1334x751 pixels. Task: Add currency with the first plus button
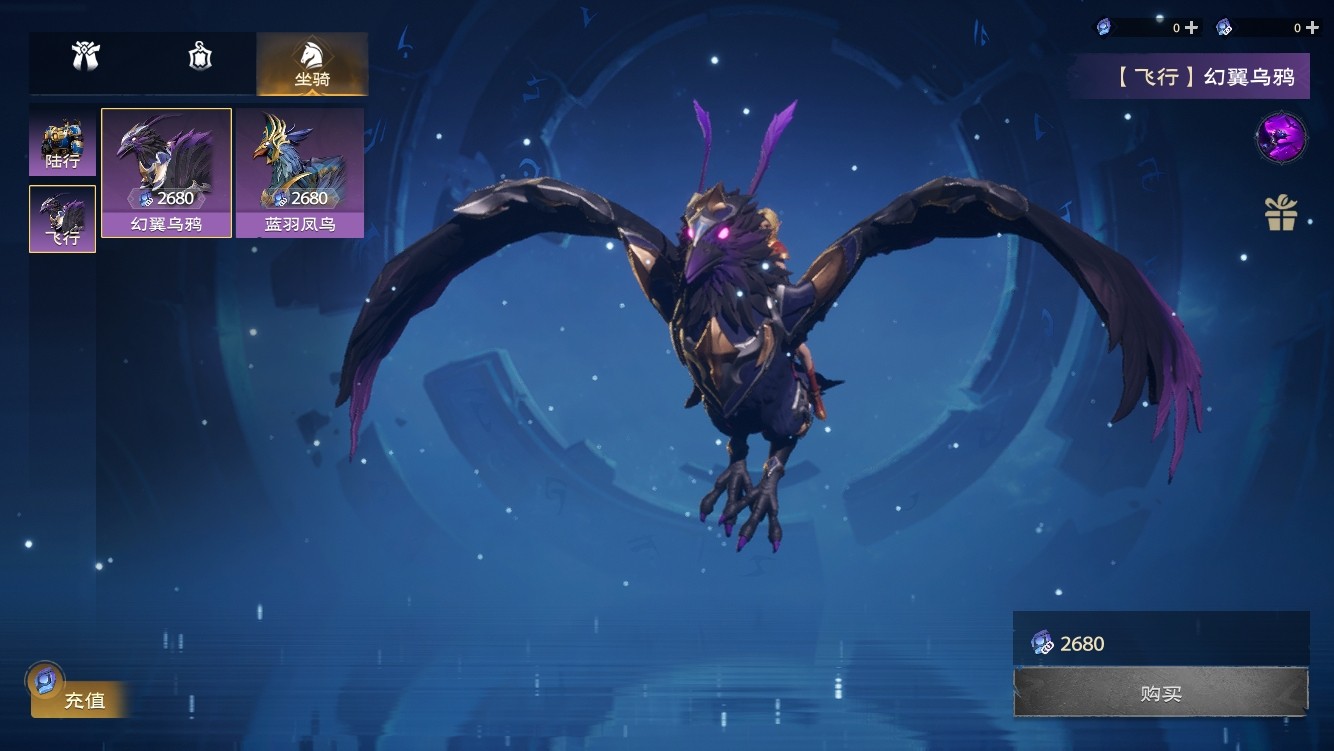point(1191,28)
